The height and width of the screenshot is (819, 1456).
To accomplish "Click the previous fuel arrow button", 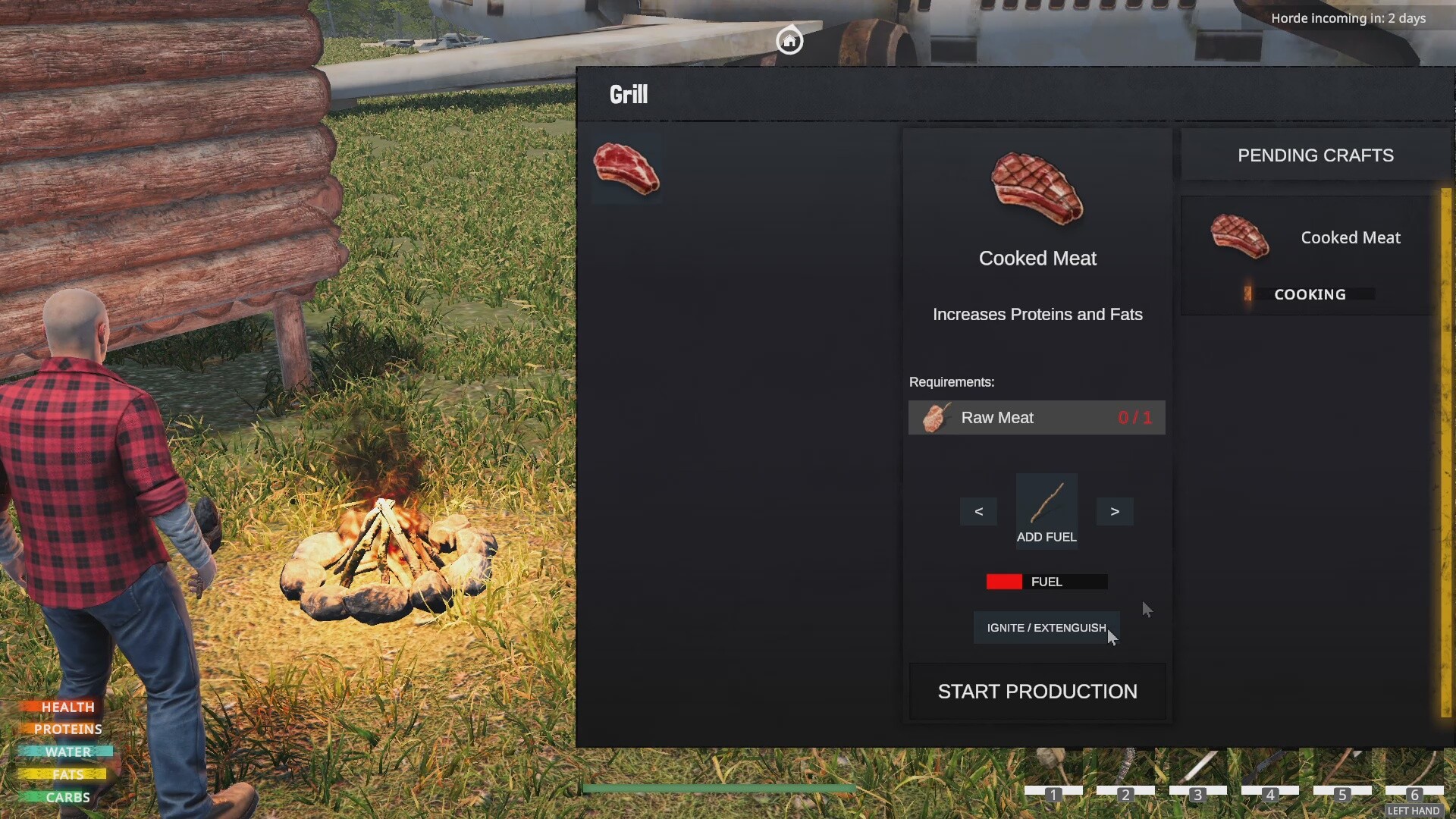I will coord(978,512).
